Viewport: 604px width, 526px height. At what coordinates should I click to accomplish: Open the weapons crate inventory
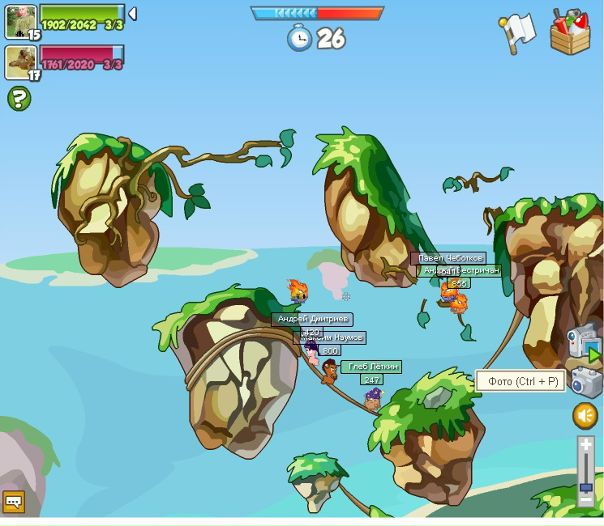click(570, 31)
